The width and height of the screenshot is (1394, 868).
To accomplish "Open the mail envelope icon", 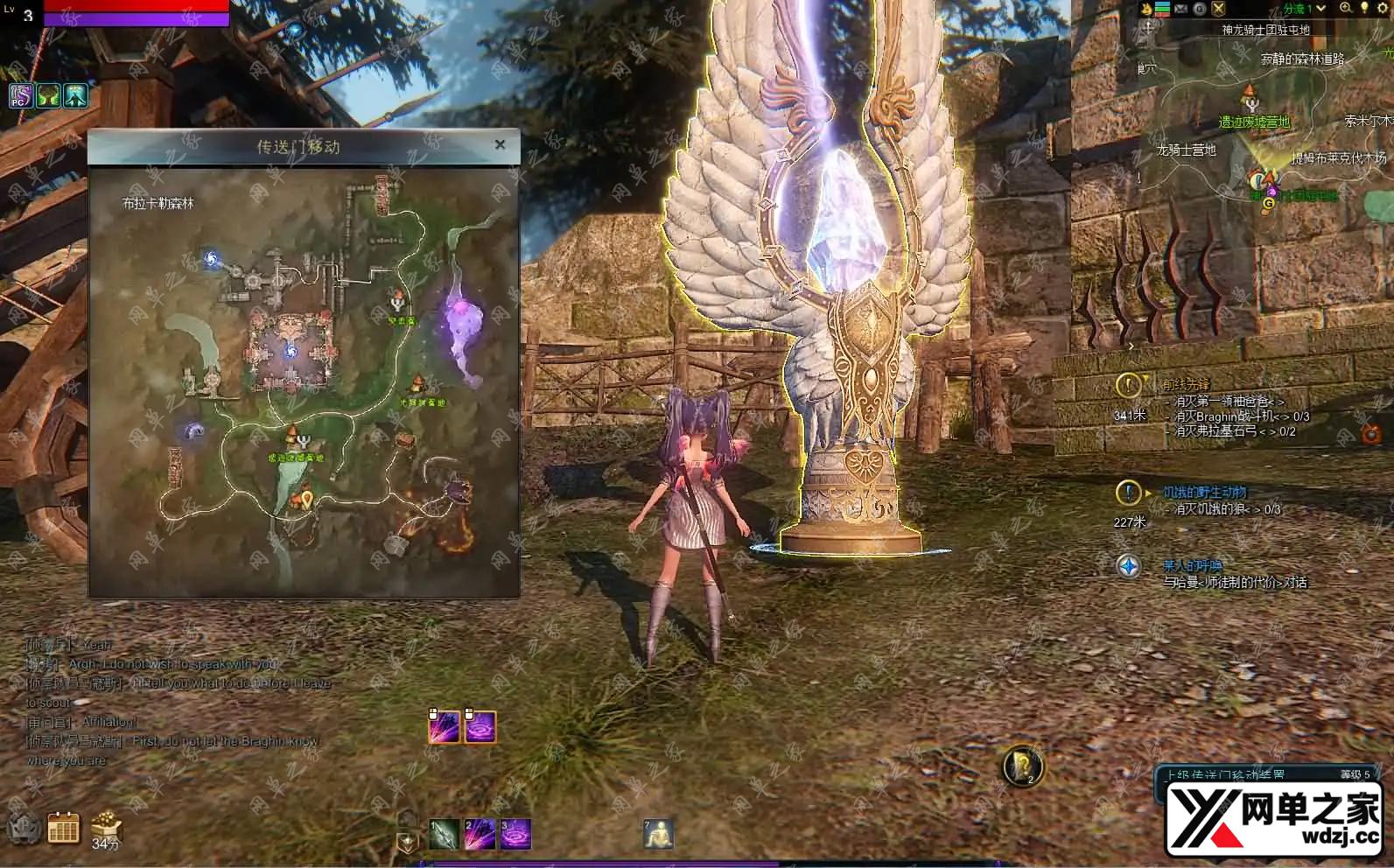I will point(1181,9).
